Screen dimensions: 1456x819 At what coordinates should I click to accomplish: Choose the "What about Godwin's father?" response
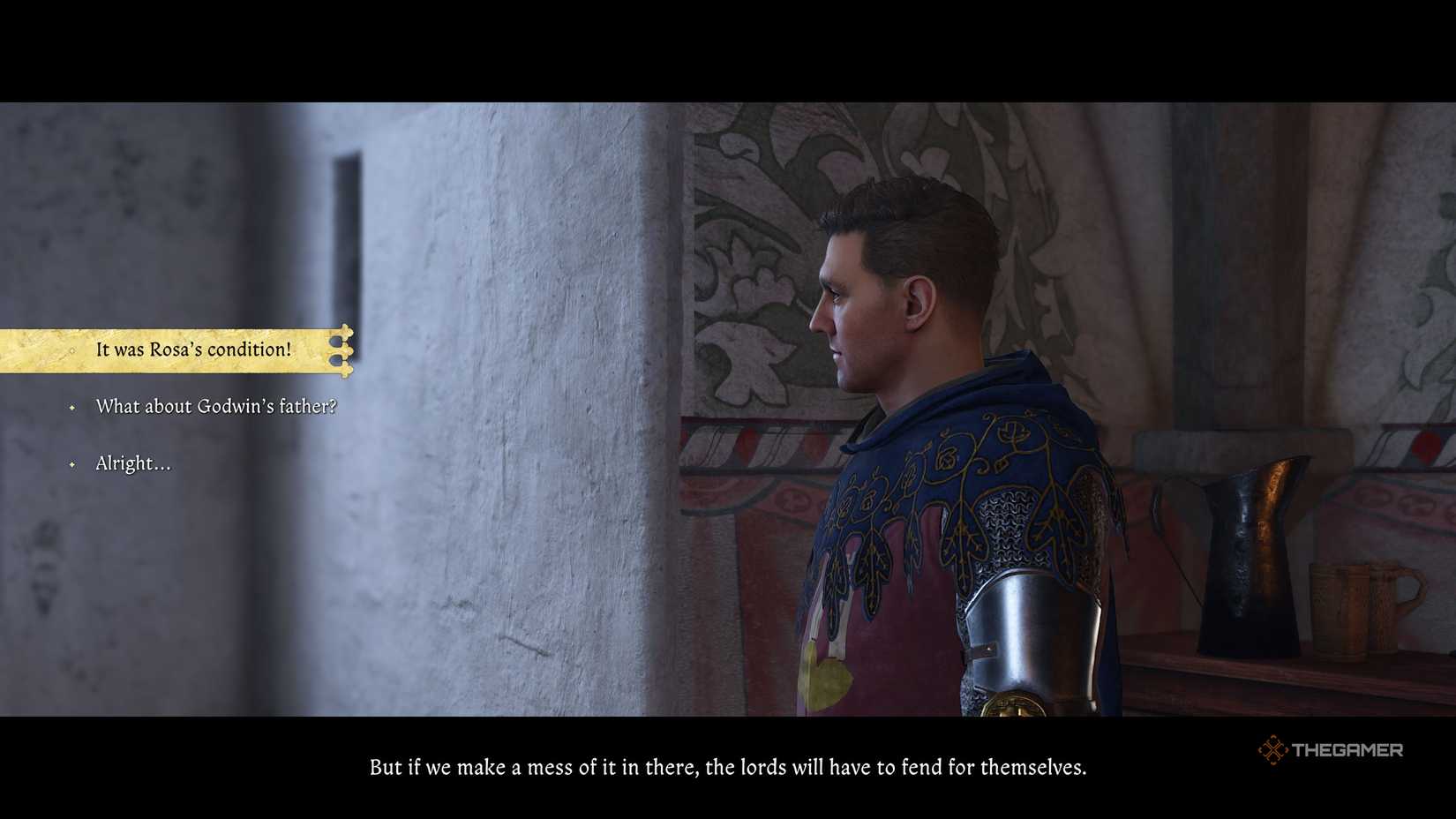tap(216, 408)
